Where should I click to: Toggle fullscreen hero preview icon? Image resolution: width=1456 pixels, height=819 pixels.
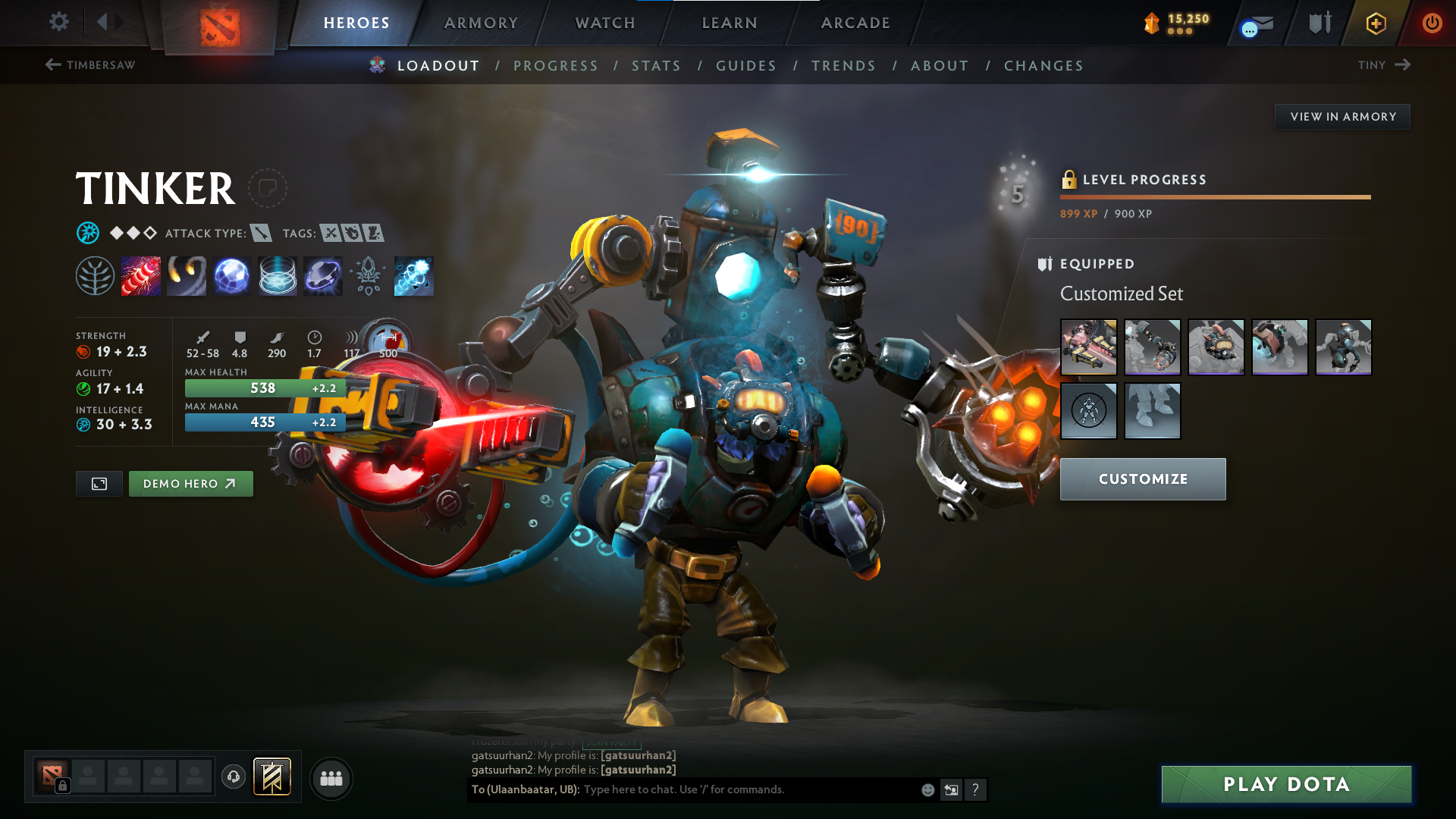coord(98,483)
